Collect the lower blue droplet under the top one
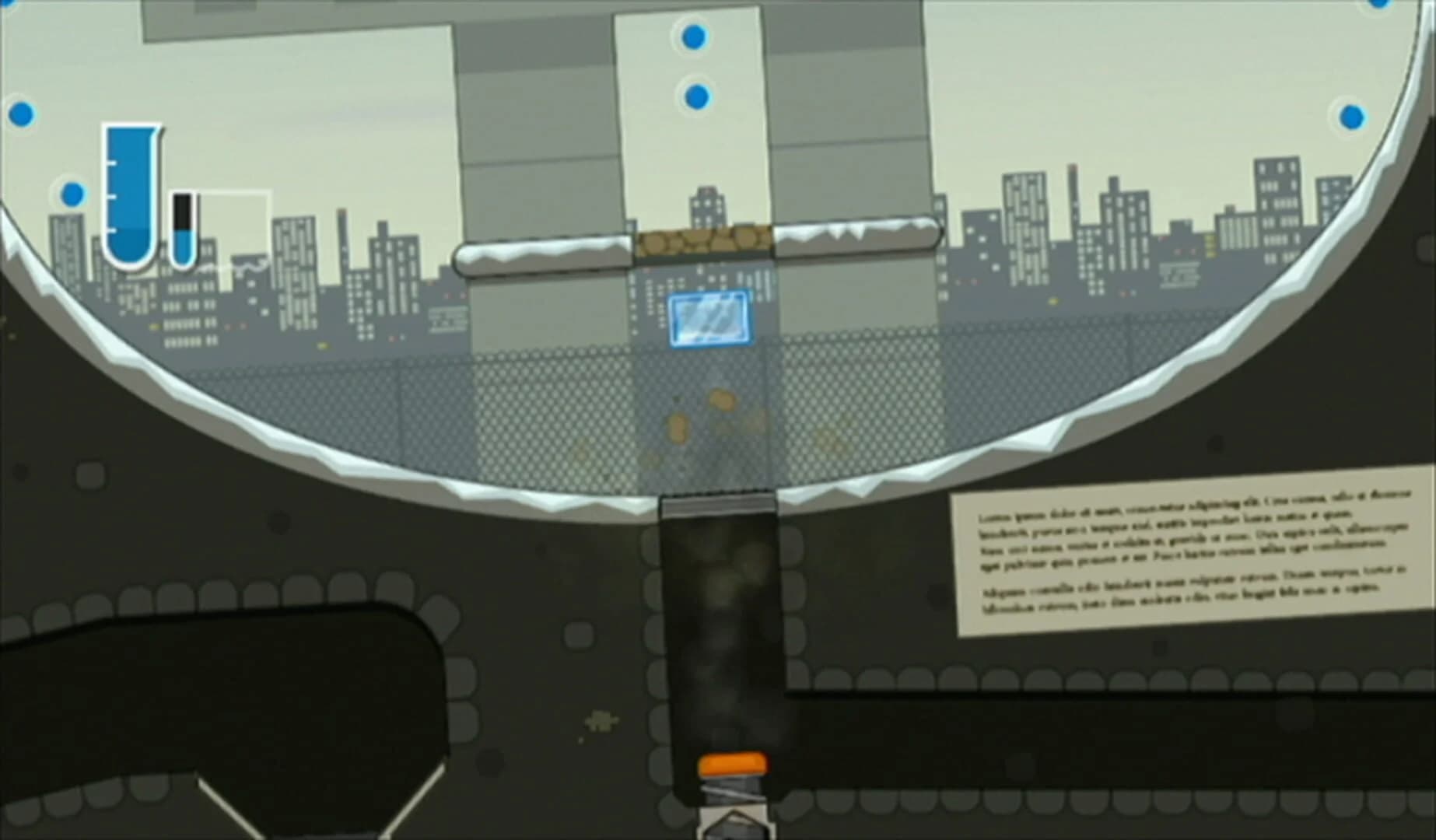 [x=697, y=96]
